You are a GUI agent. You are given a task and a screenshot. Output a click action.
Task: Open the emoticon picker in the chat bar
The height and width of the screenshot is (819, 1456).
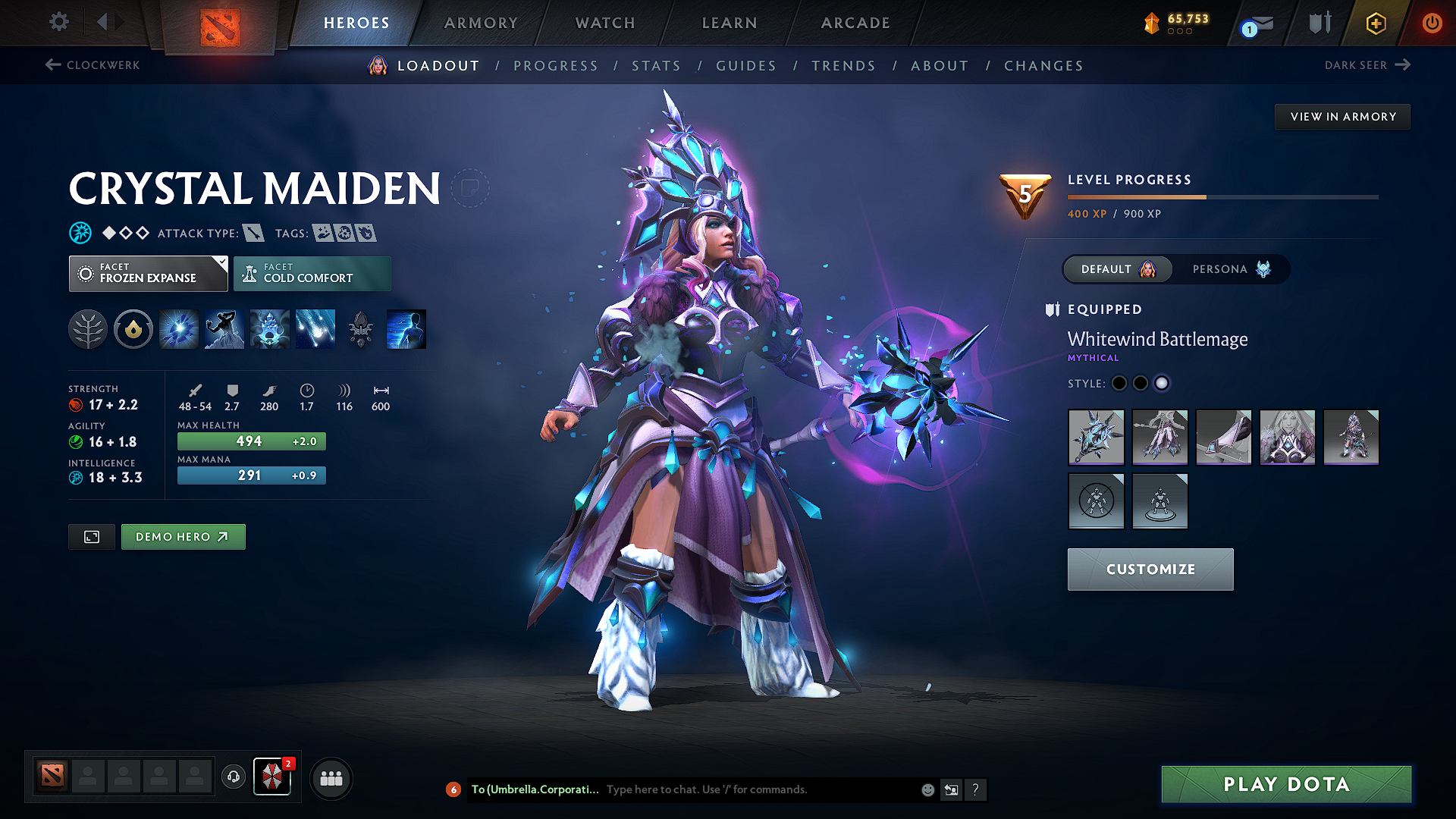pyautogui.click(x=927, y=789)
